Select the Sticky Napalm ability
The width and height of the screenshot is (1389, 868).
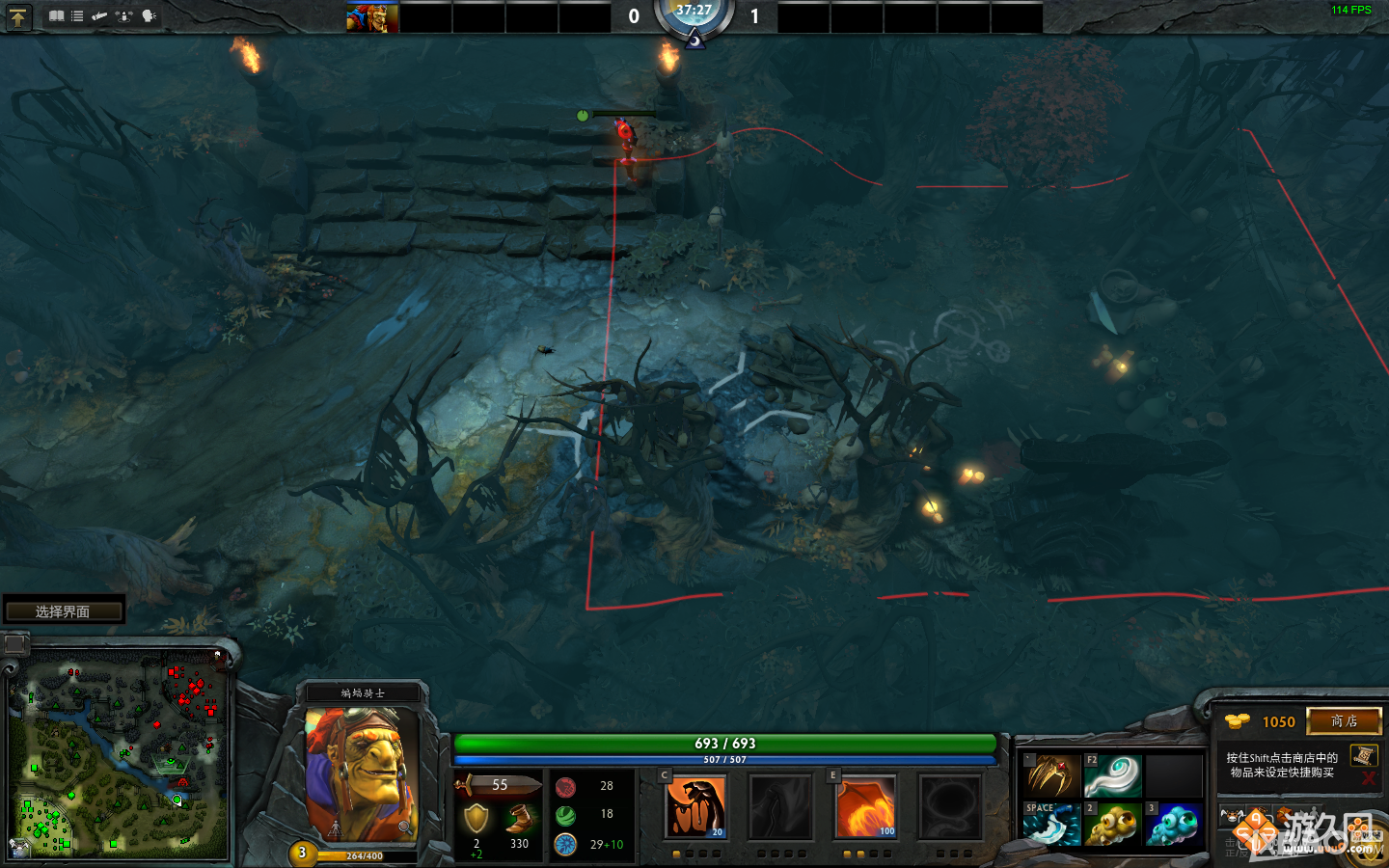[x=696, y=806]
